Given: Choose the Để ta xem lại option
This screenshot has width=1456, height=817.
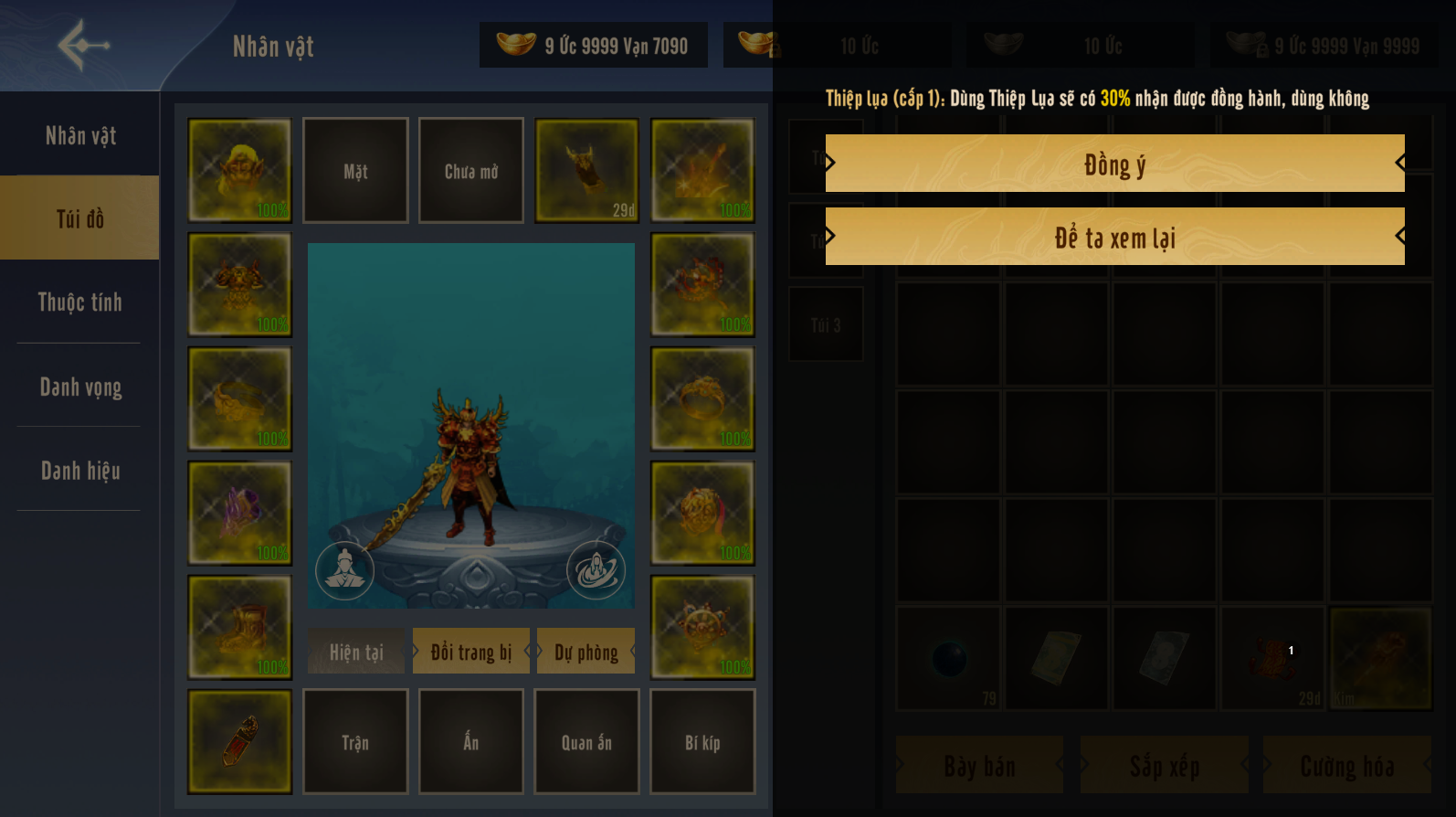Looking at the screenshot, I should (1114, 237).
